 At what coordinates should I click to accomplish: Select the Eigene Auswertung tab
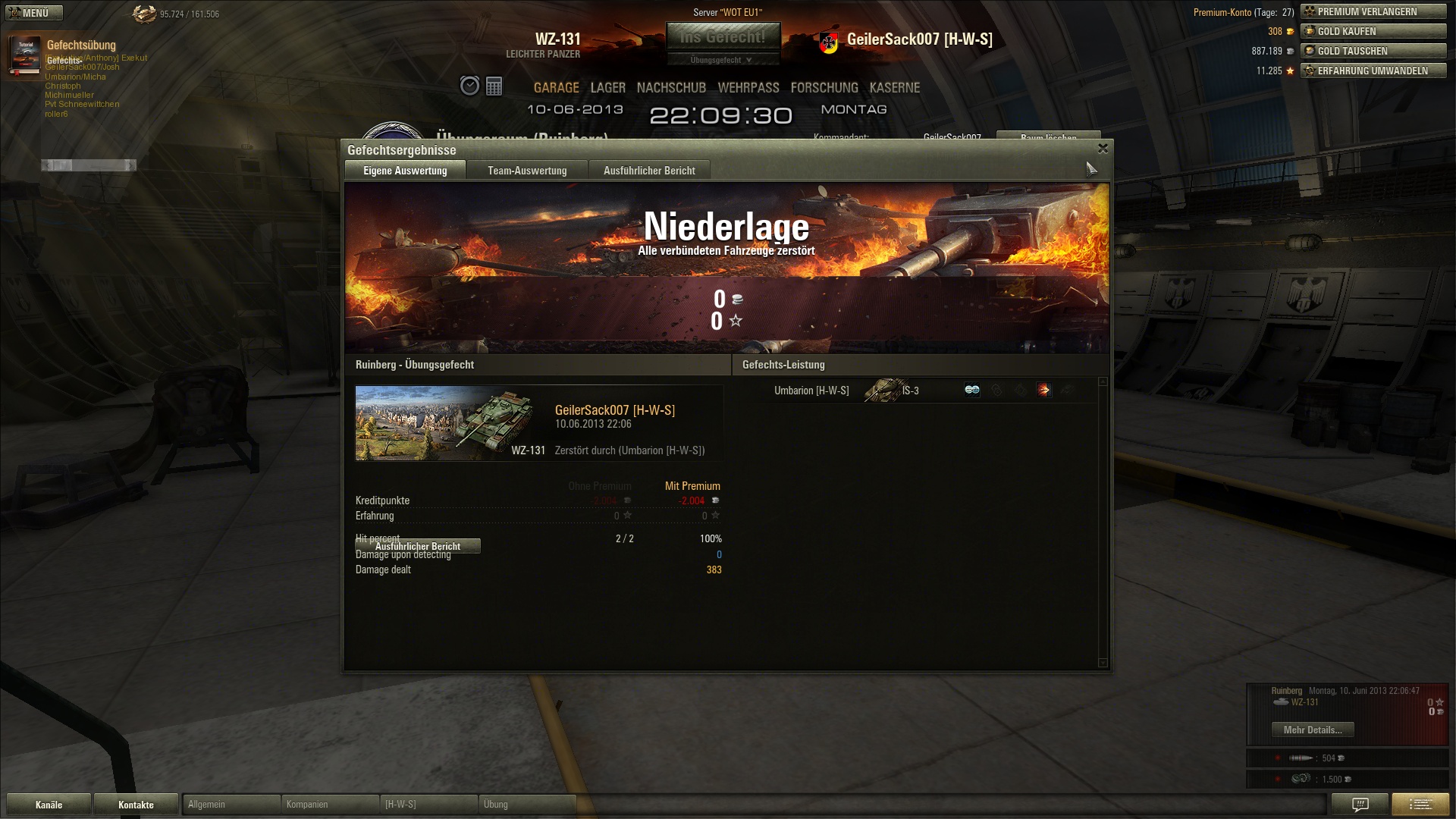405,171
